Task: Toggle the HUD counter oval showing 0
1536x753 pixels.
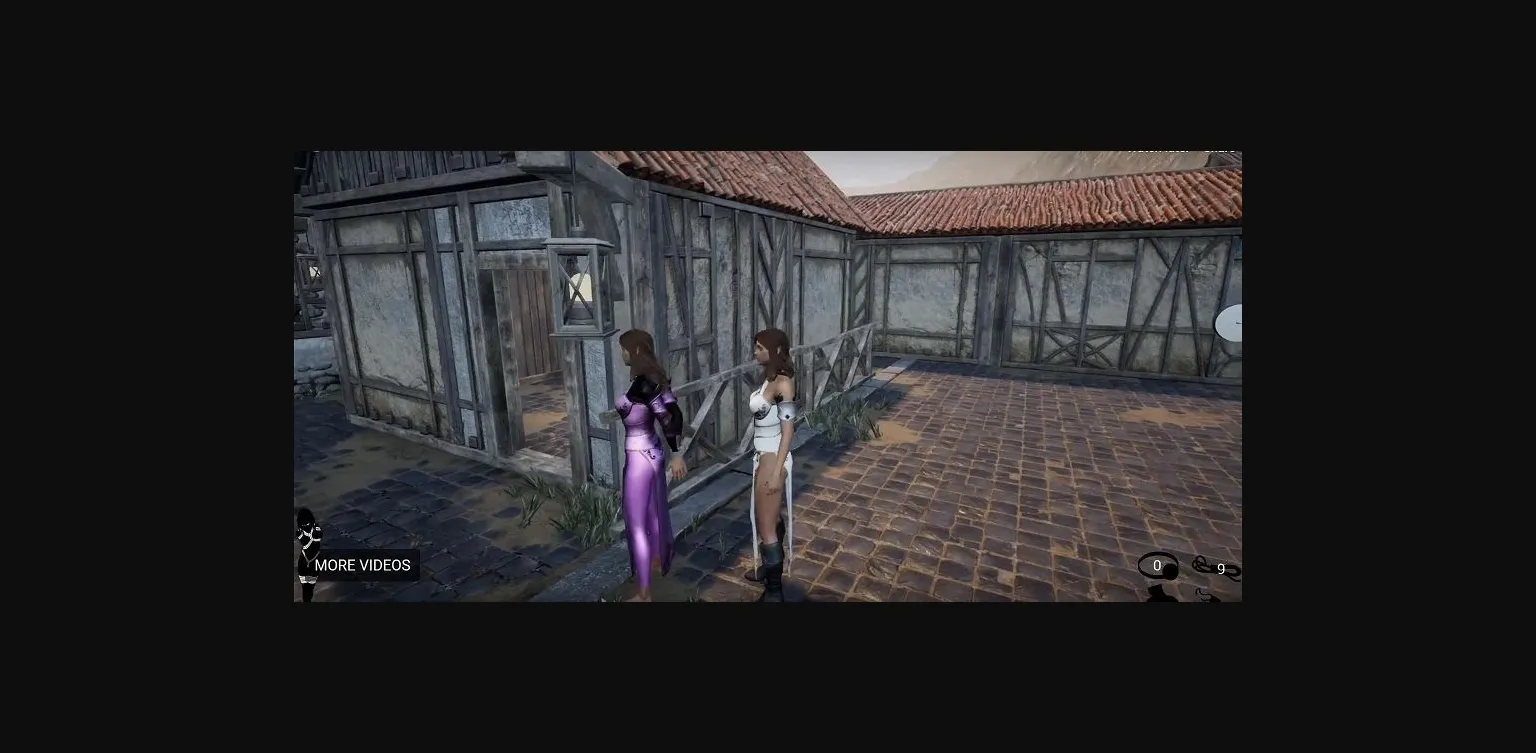Action: 1157,565
